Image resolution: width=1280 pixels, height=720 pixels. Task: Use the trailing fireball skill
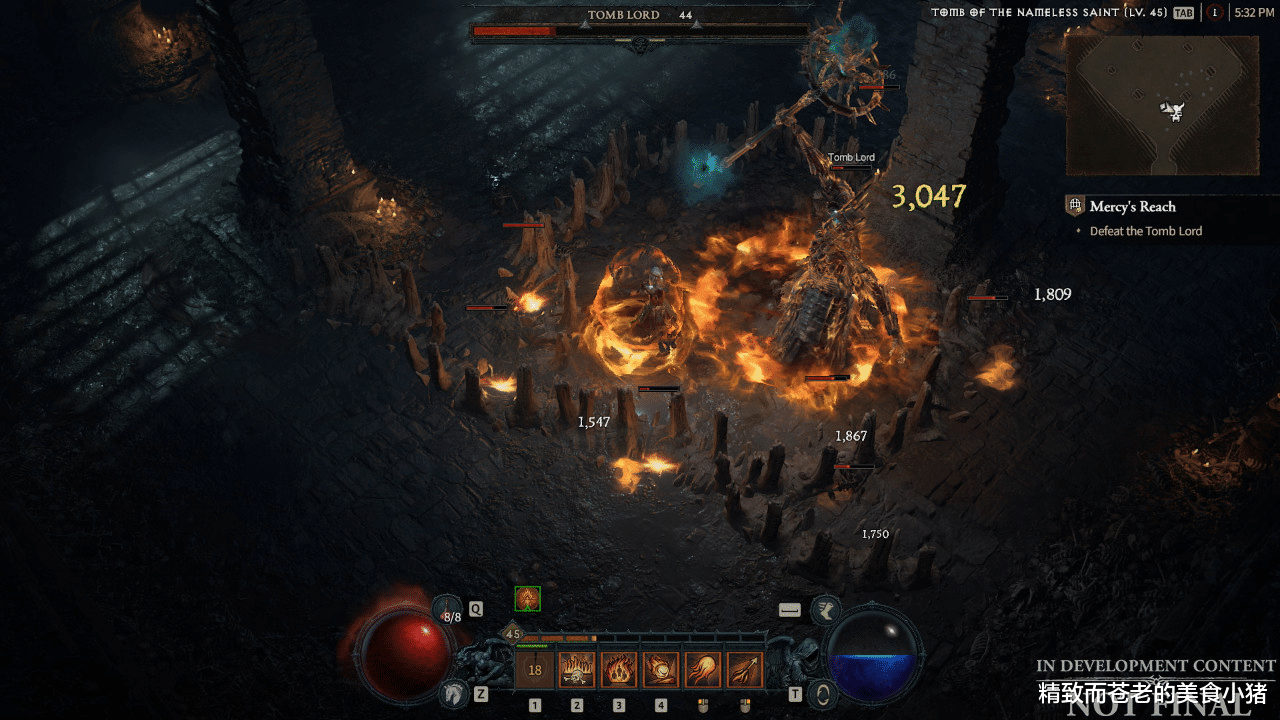pyautogui.click(x=703, y=670)
